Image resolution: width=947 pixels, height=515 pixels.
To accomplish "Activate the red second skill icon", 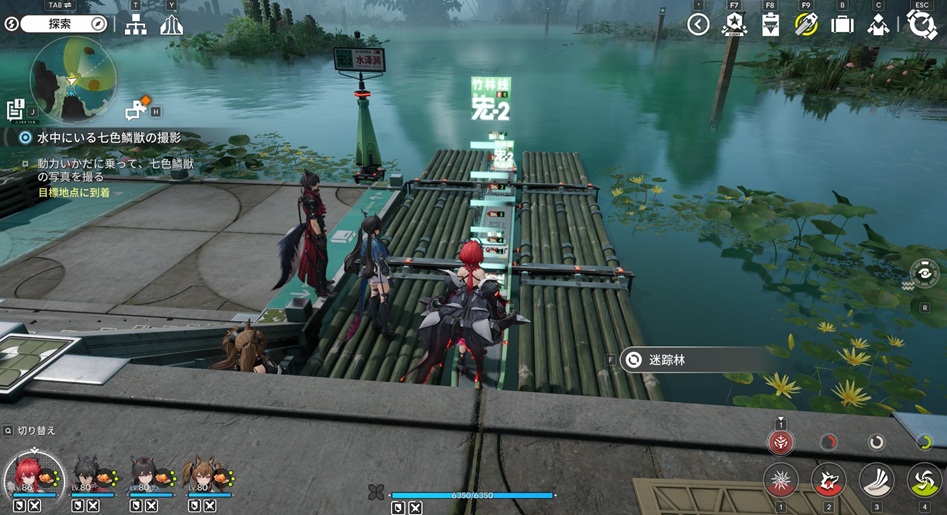I will [828, 481].
